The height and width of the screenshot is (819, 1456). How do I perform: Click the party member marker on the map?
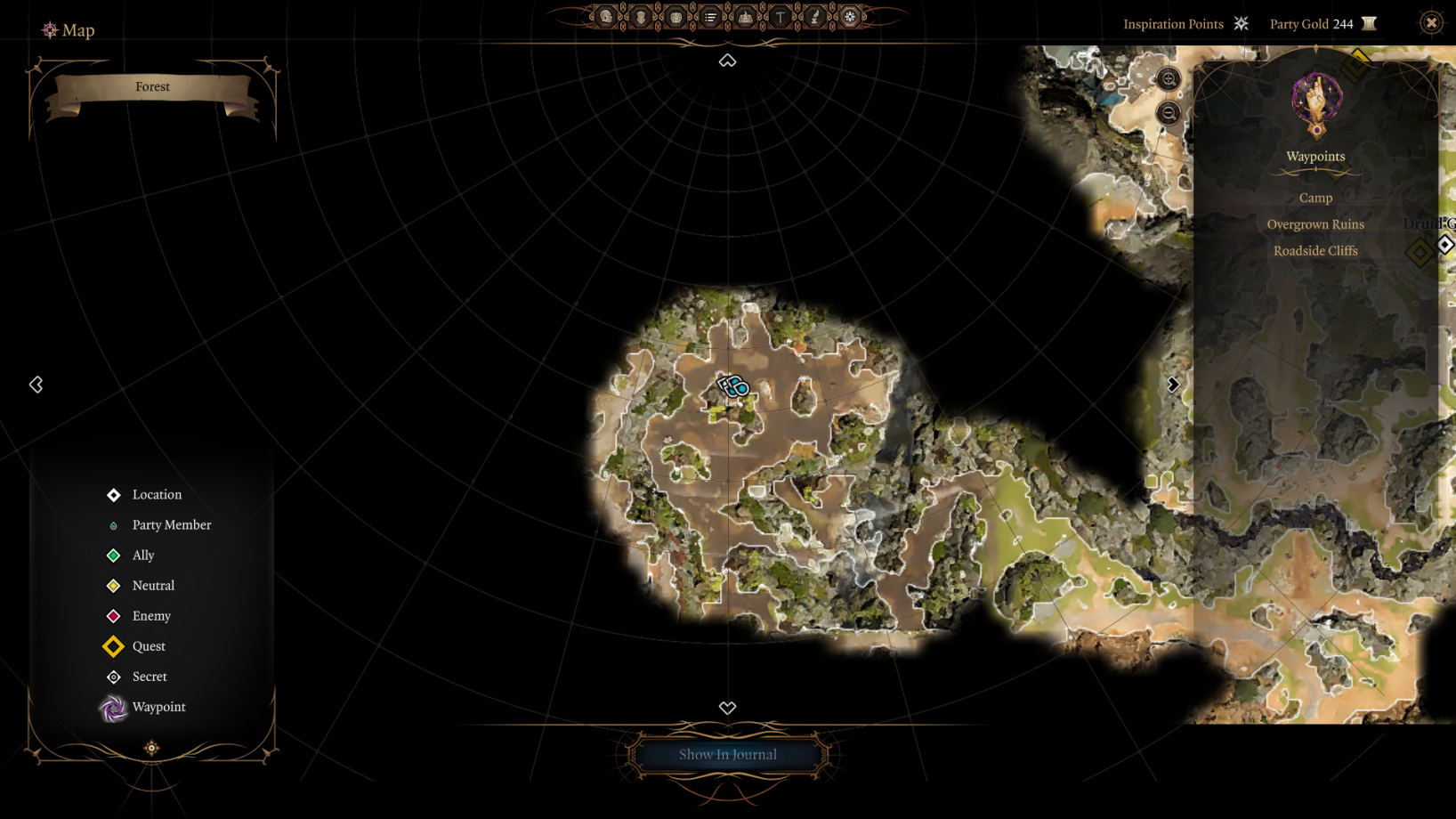click(733, 385)
